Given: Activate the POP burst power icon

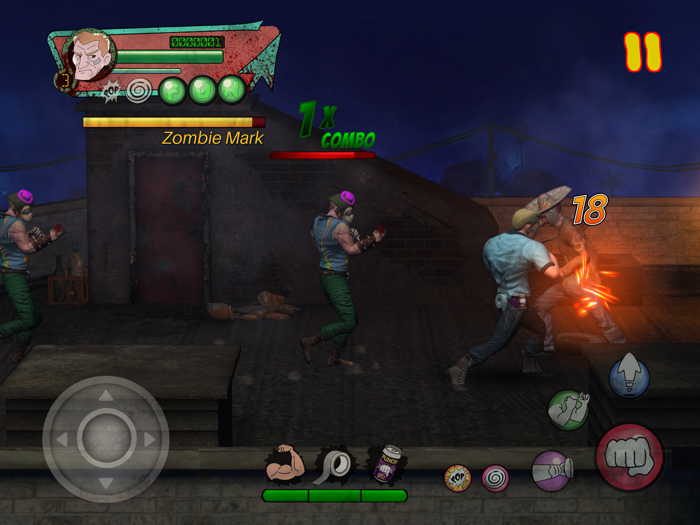Looking at the screenshot, I should coord(458,478).
